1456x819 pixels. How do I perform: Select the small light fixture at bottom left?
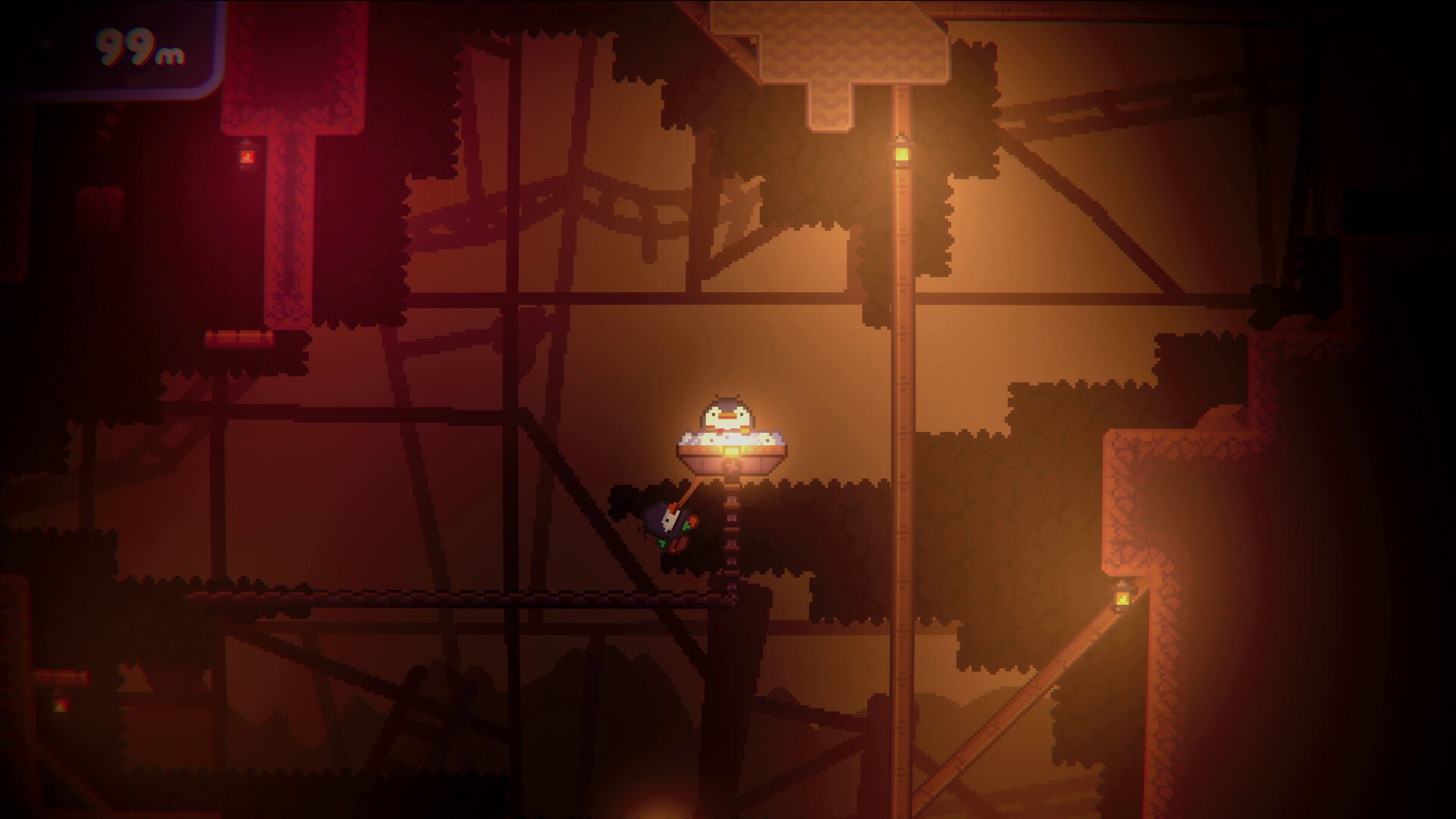[x=61, y=705]
